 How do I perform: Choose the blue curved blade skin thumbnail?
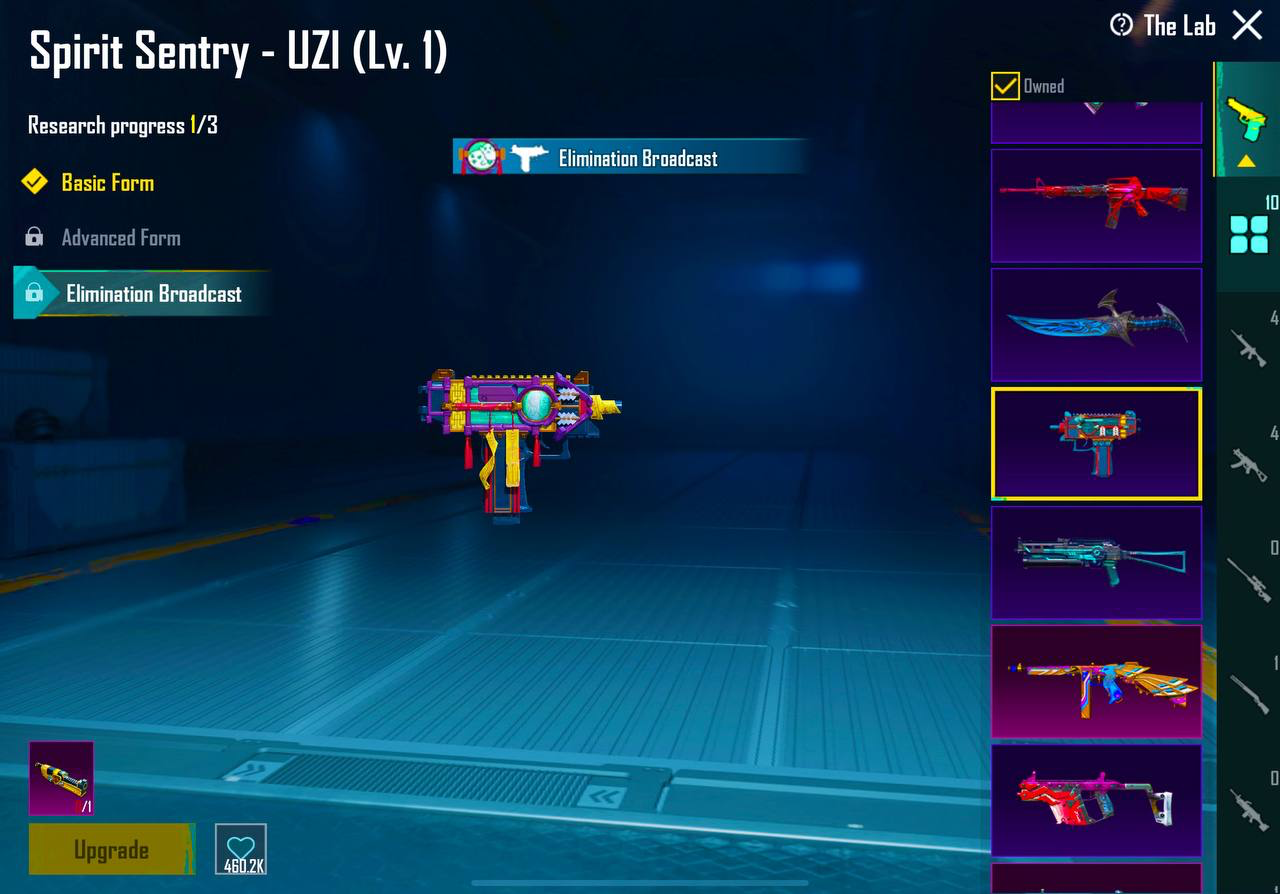[1096, 324]
